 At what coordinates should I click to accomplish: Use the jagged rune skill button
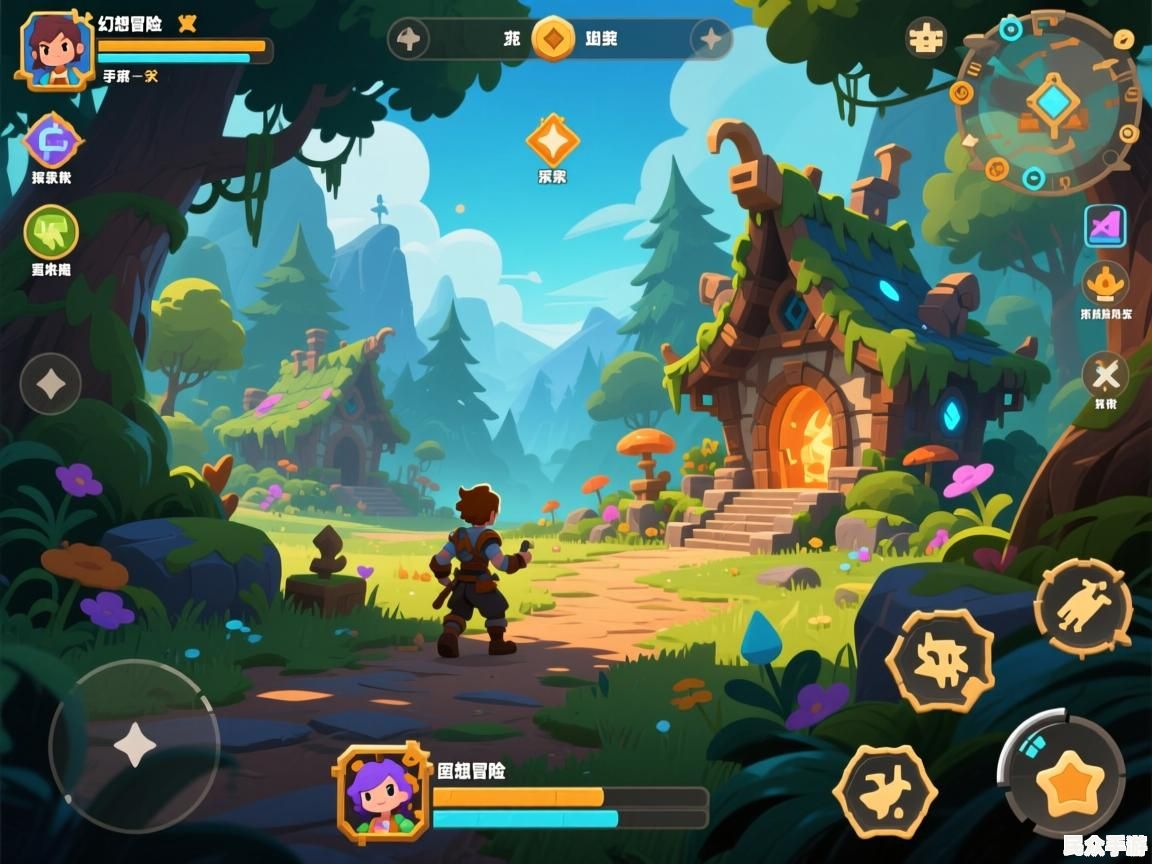(940, 660)
